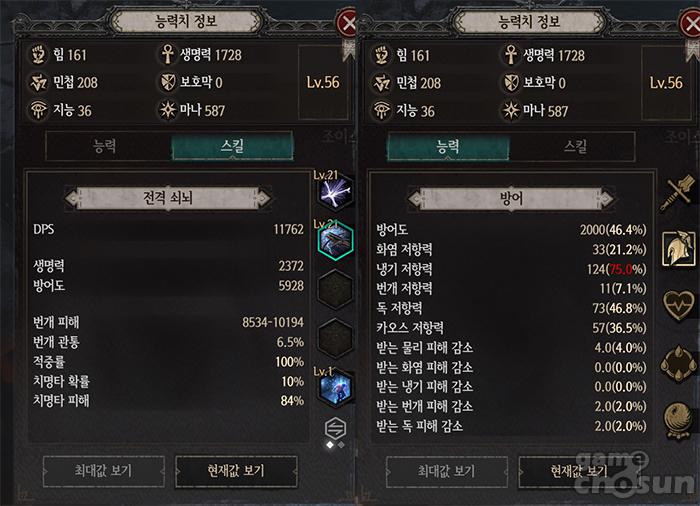Switch to 능력 tab in the 전격 쇠뇌 panel
700x506 pixels.
pyautogui.click(x=103, y=147)
